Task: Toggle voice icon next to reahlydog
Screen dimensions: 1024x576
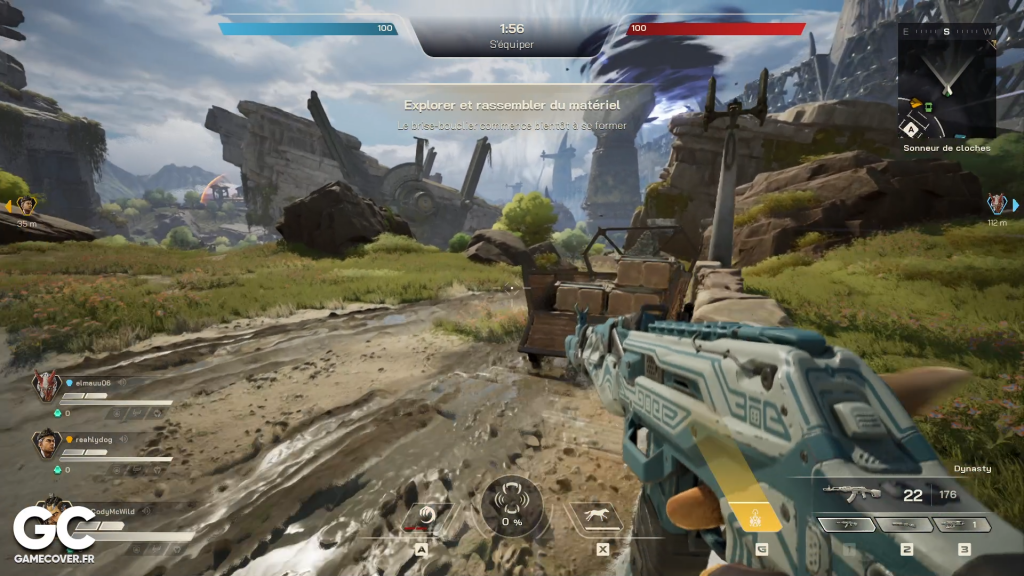Action: tap(124, 438)
